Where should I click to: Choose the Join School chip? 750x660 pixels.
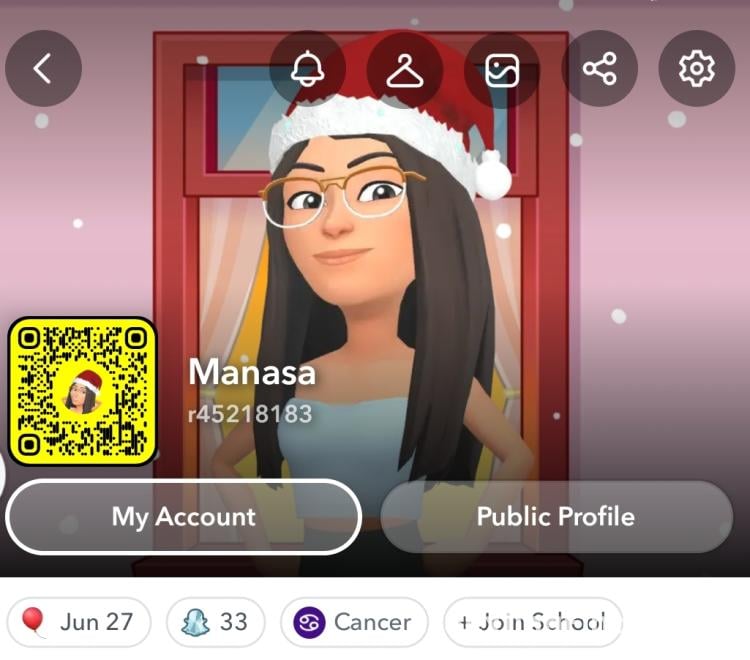(x=532, y=622)
